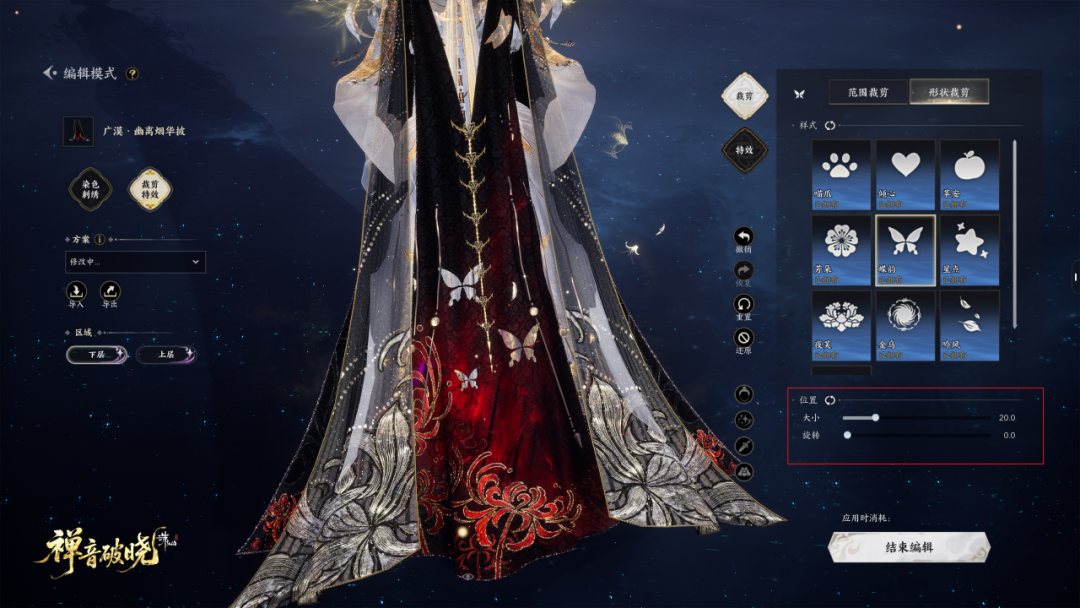This screenshot has height=608, width=1080.
Task: Click the 导入 import icon
Action: [x=78, y=291]
